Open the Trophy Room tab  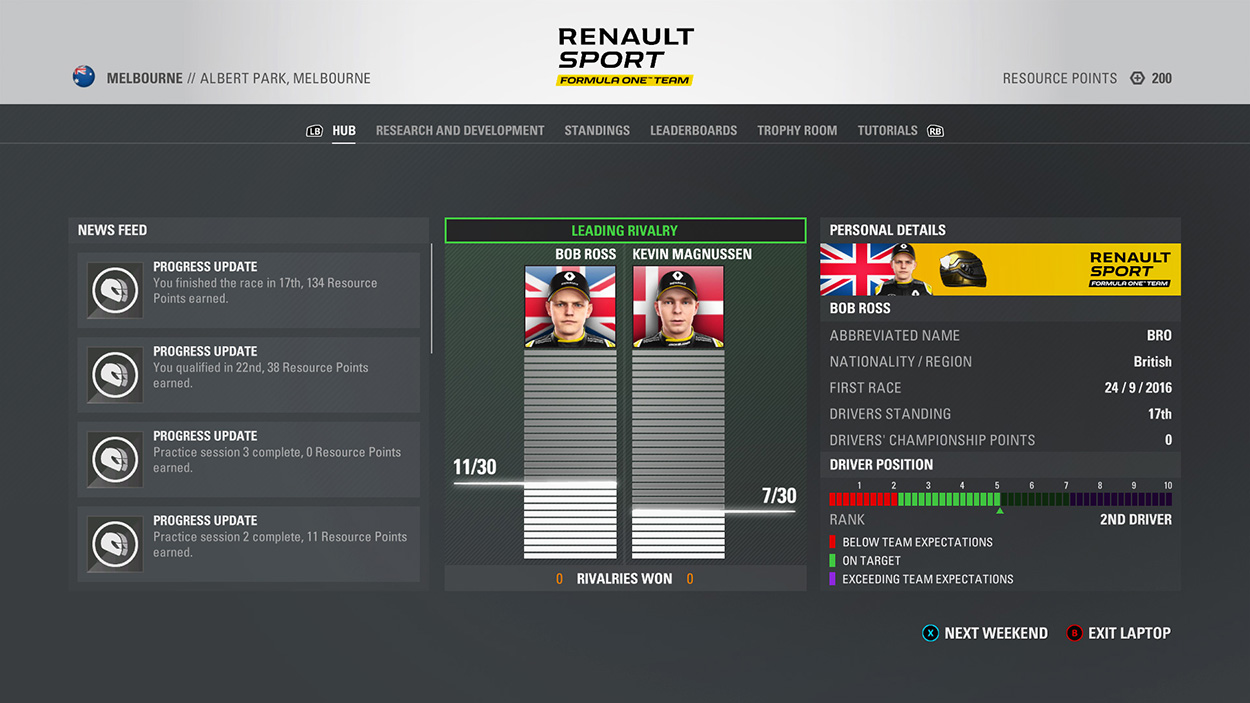[797, 131]
